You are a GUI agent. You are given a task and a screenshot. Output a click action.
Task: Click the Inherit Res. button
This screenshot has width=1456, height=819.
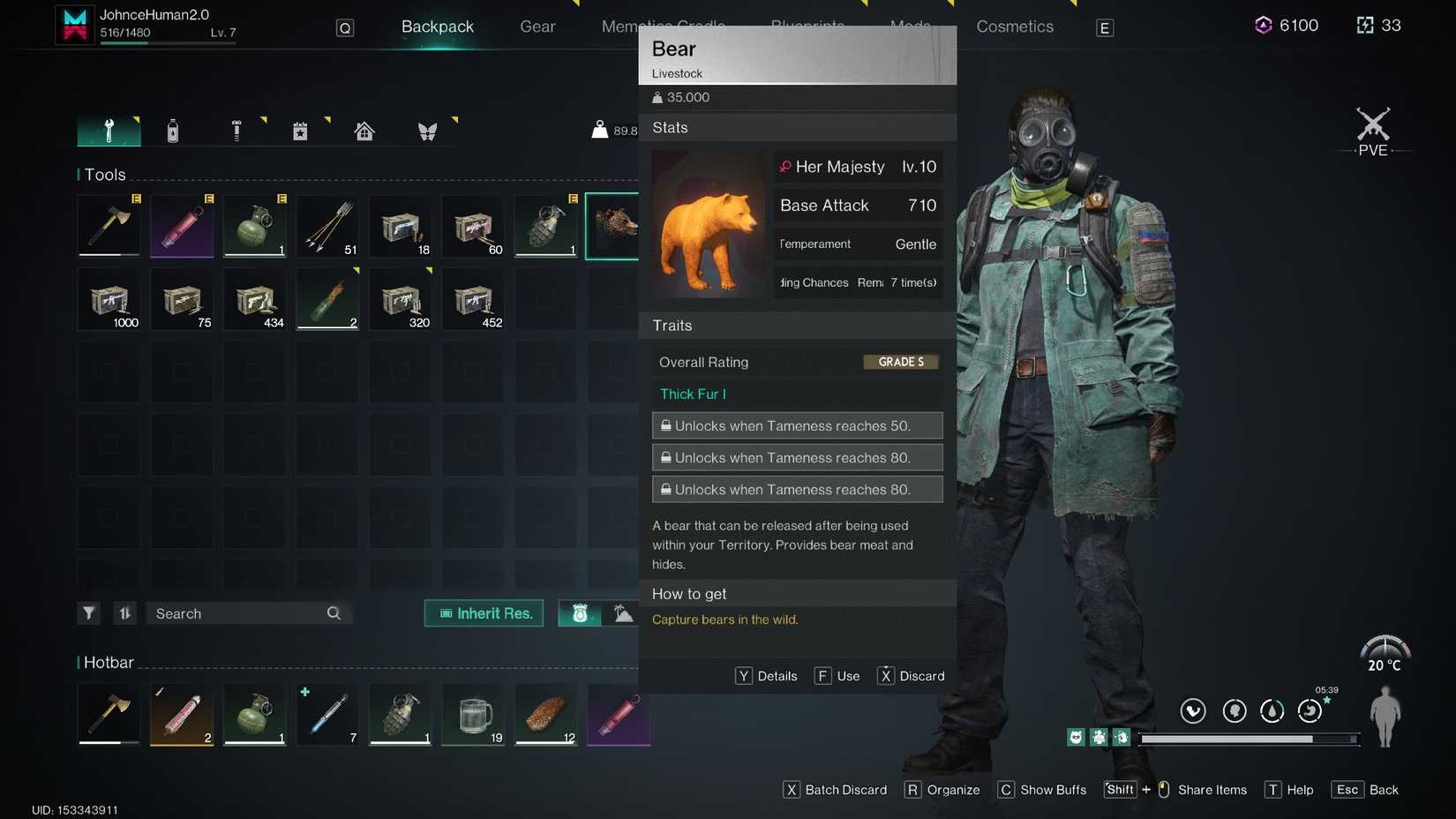[x=483, y=612]
